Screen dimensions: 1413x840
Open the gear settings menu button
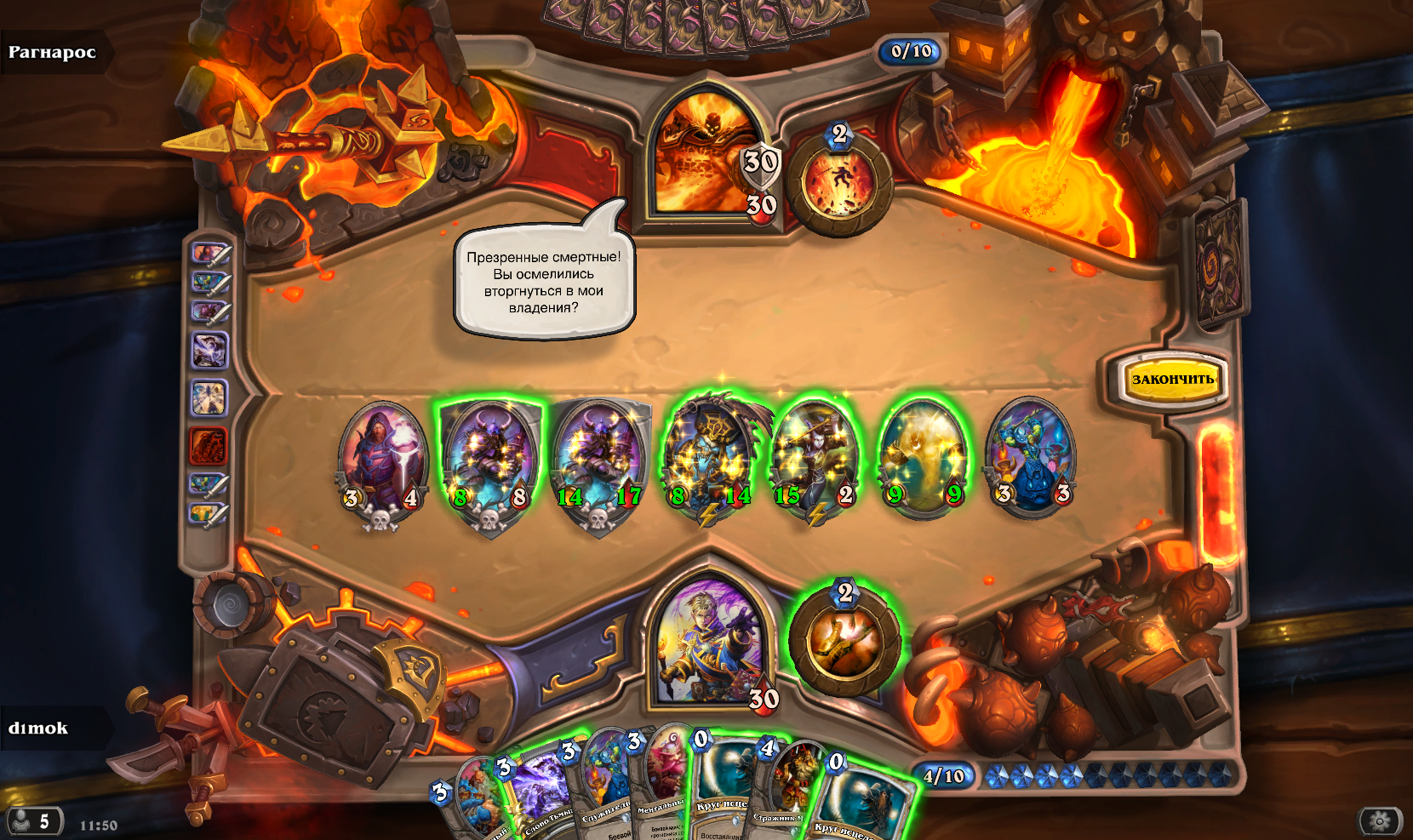coord(1380,820)
